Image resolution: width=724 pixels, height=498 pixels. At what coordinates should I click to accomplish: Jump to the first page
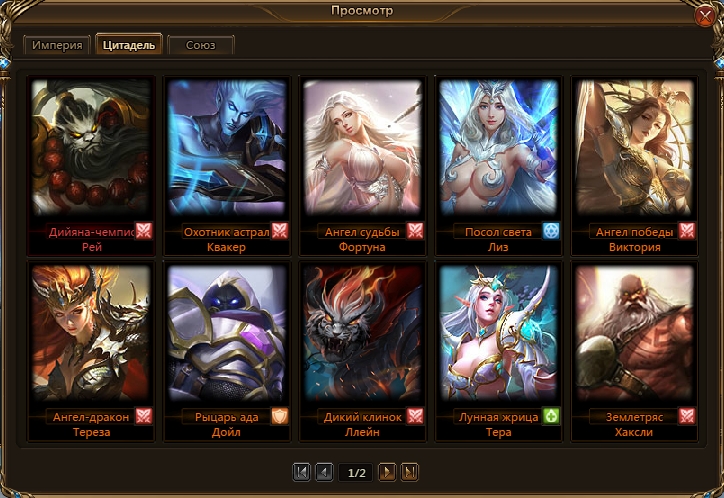tap(302, 472)
